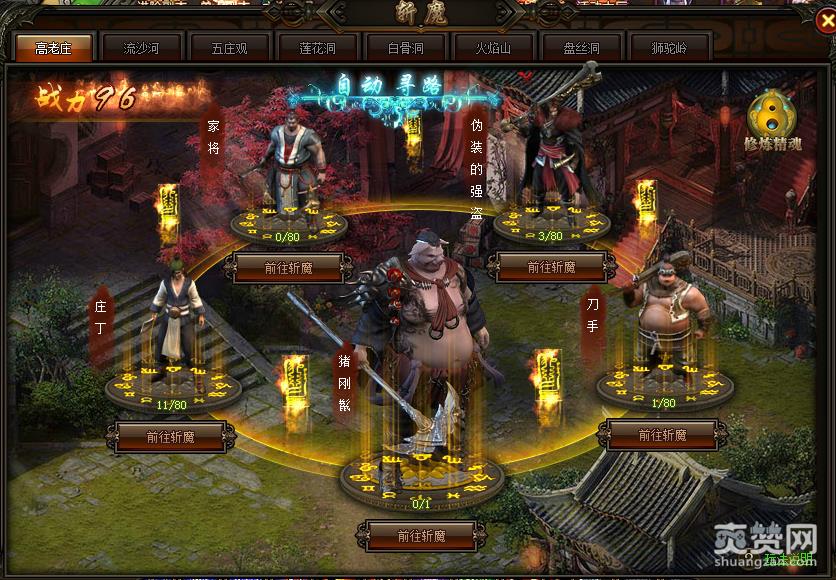Open the 白骨洞 tab
The height and width of the screenshot is (580, 836).
click(x=406, y=47)
